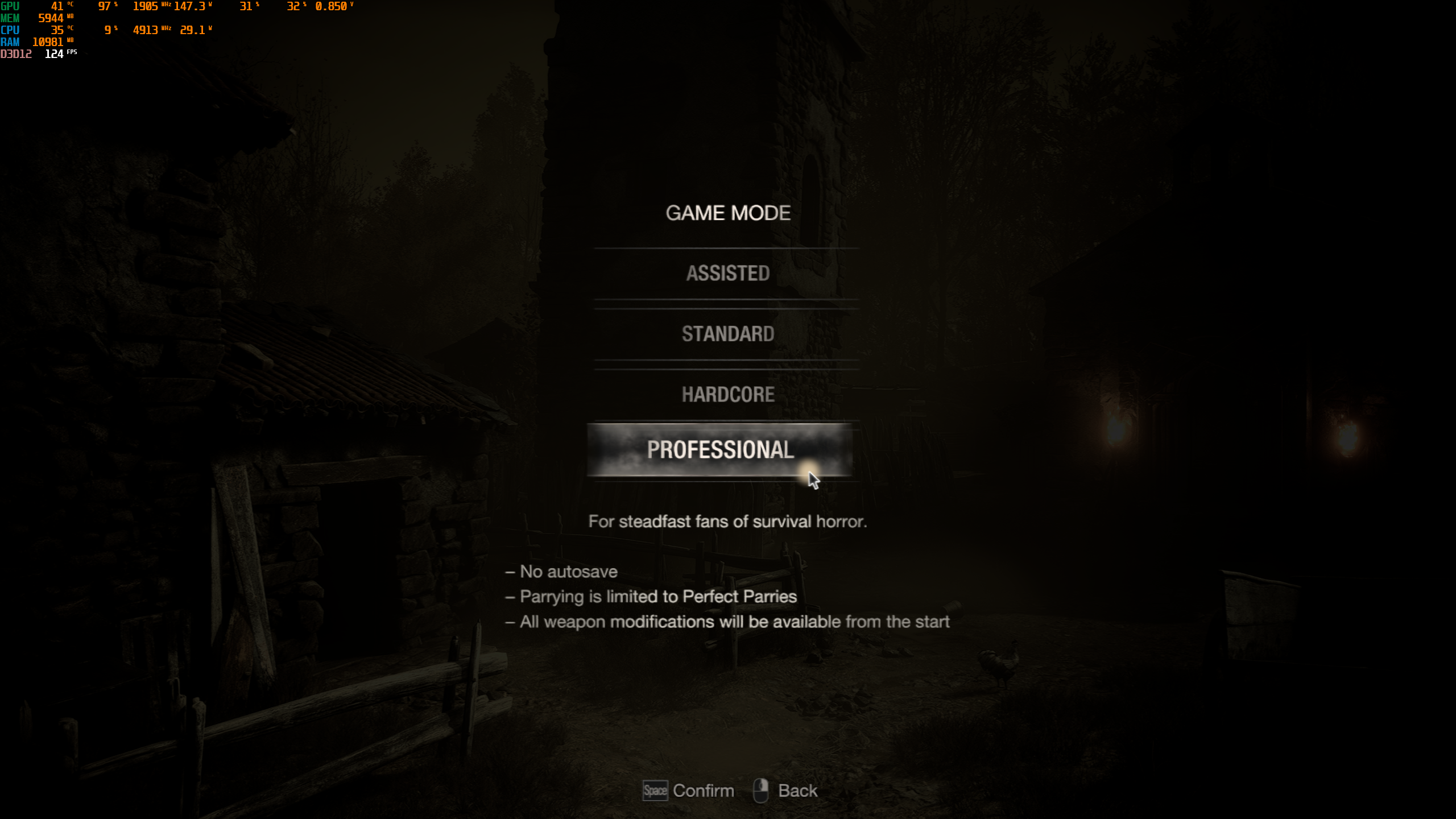This screenshot has height=819, width=1456.
Task: Click the Perfect Parries note
Action: pos(652,597)
